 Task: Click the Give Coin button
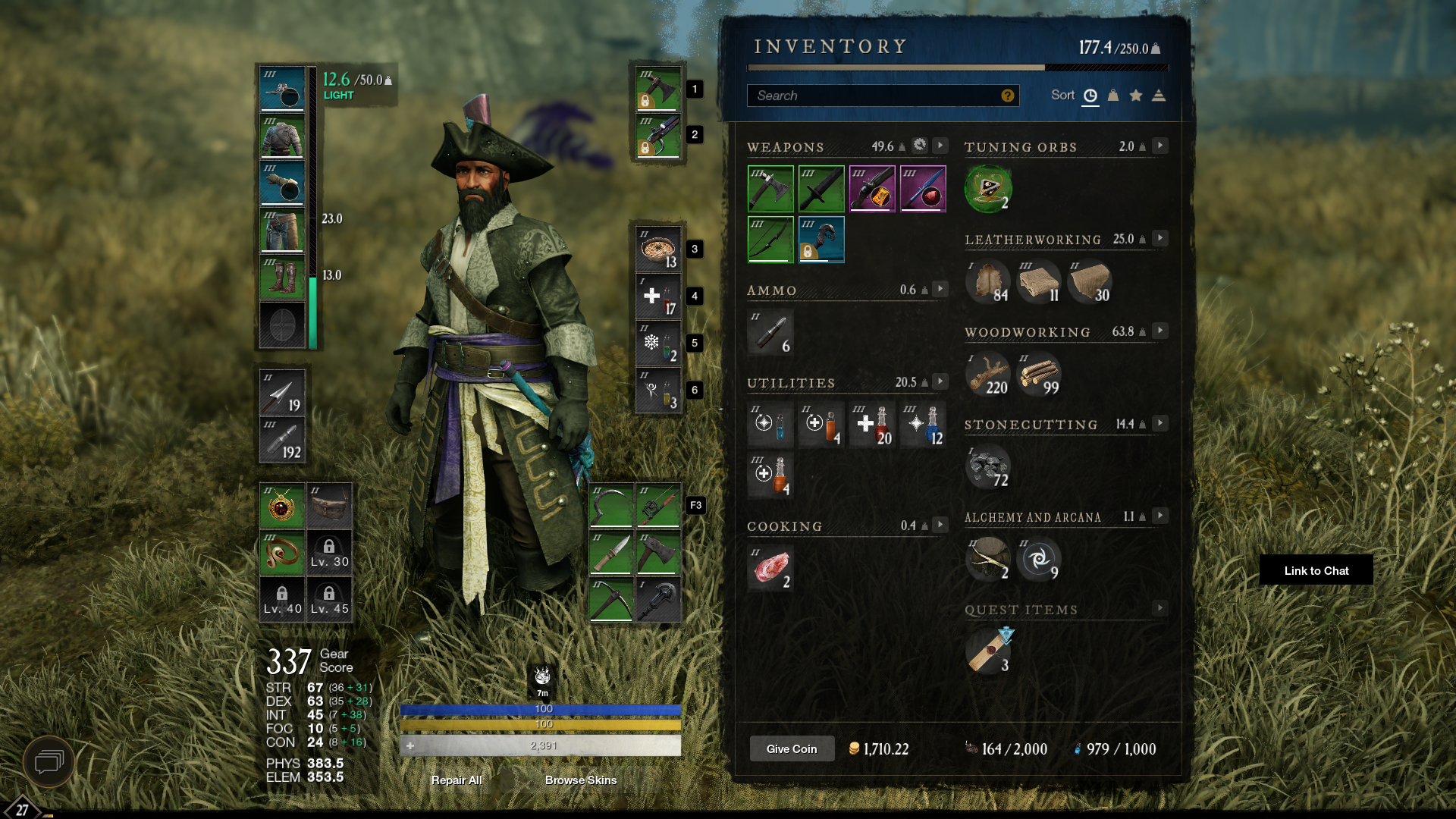792,748
